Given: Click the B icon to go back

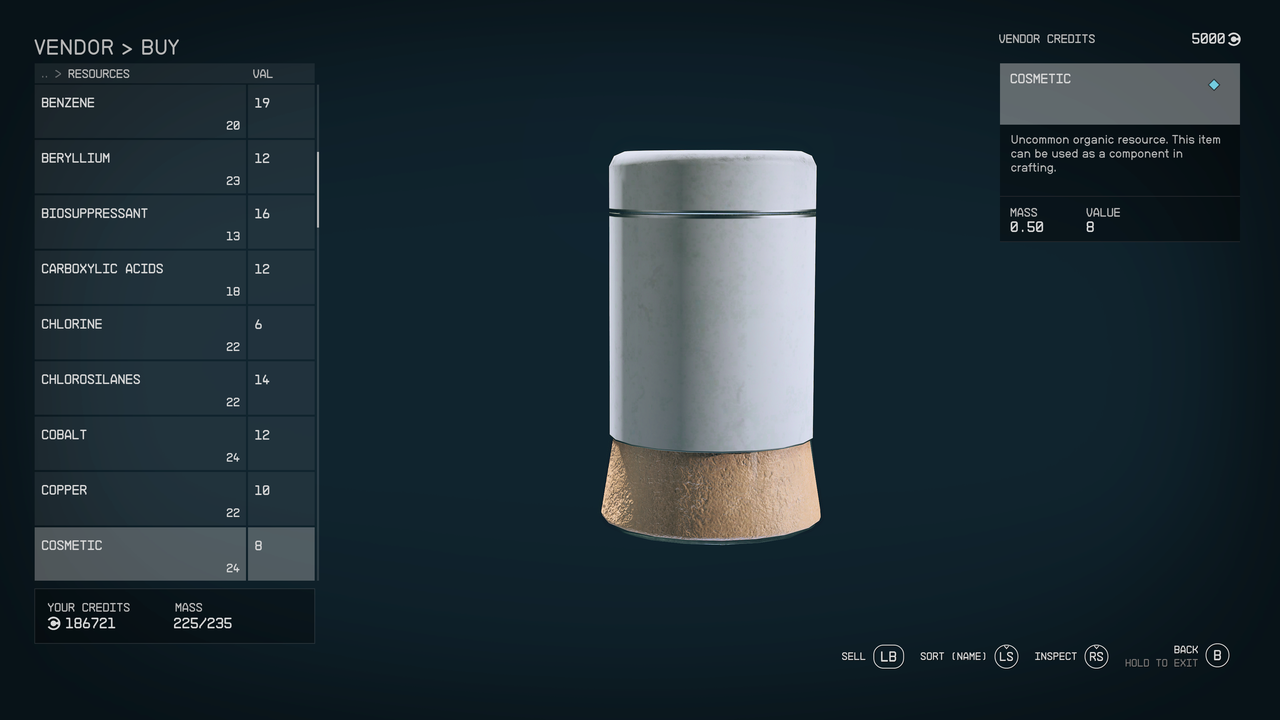Looking at the screenshot, I should [x=1217, y=656].
